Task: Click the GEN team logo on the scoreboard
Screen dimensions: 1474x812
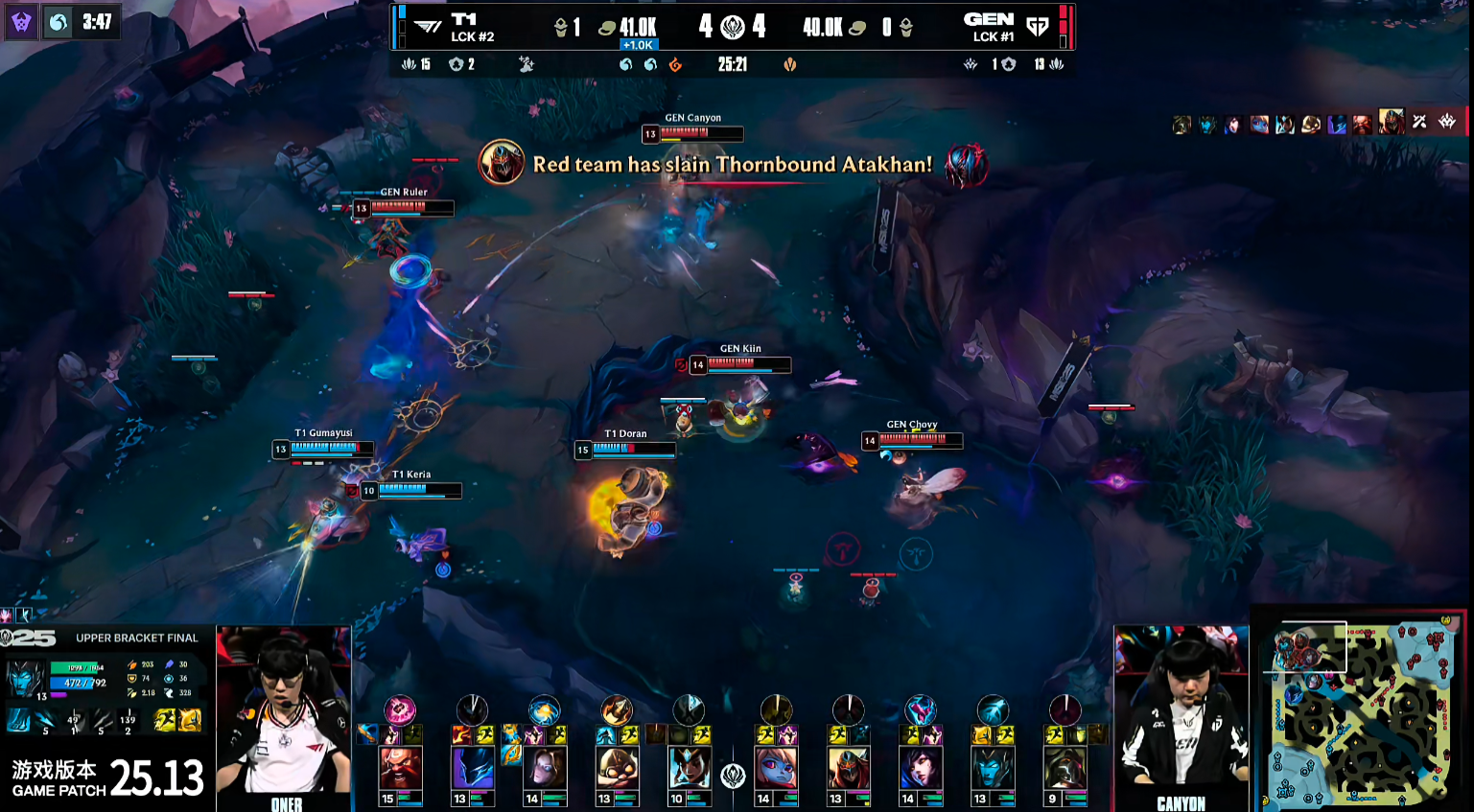Action: pos(1037,27)
